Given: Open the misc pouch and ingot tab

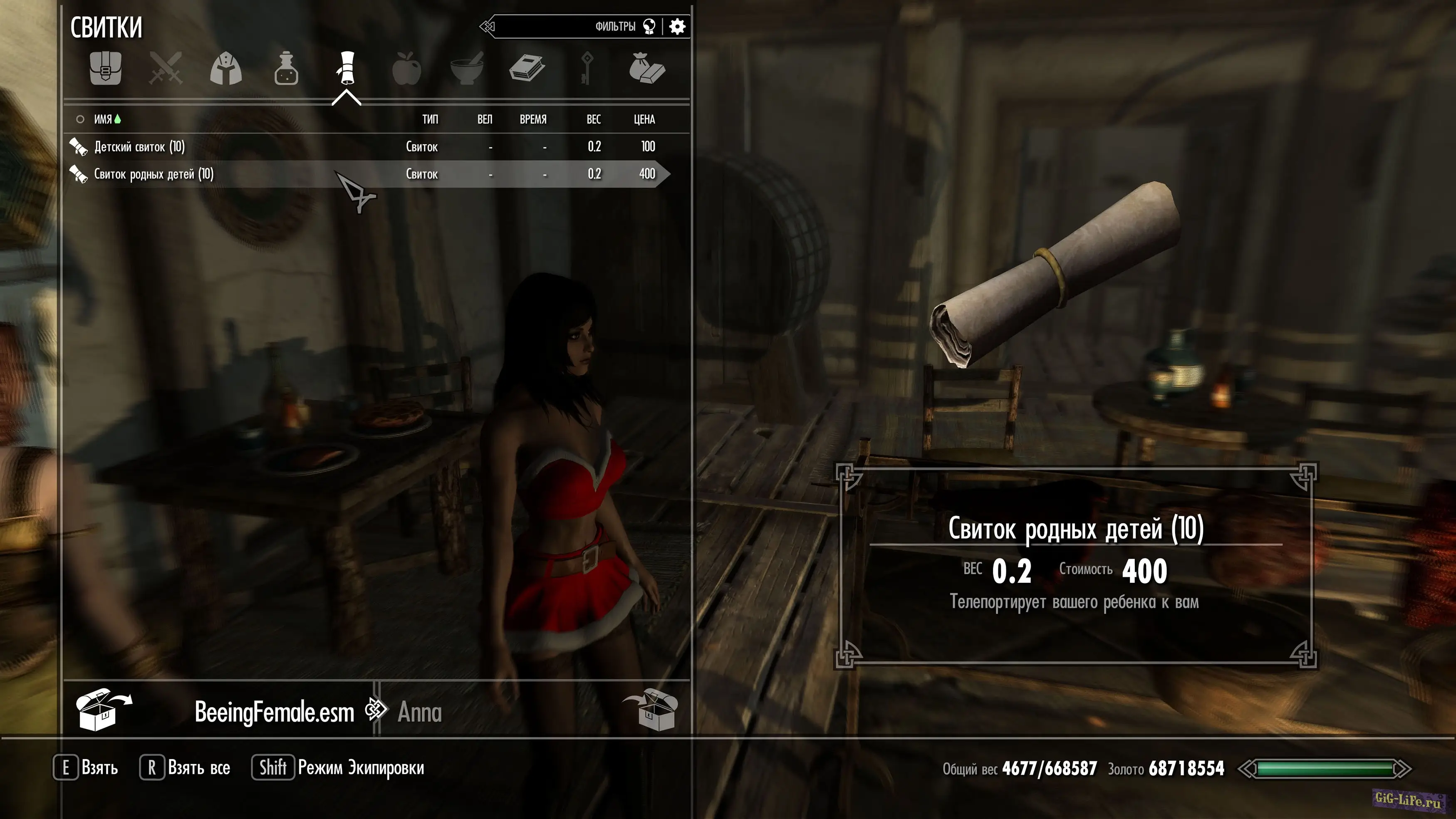Looking at the screenshot, I should click(x=646, y=68).
